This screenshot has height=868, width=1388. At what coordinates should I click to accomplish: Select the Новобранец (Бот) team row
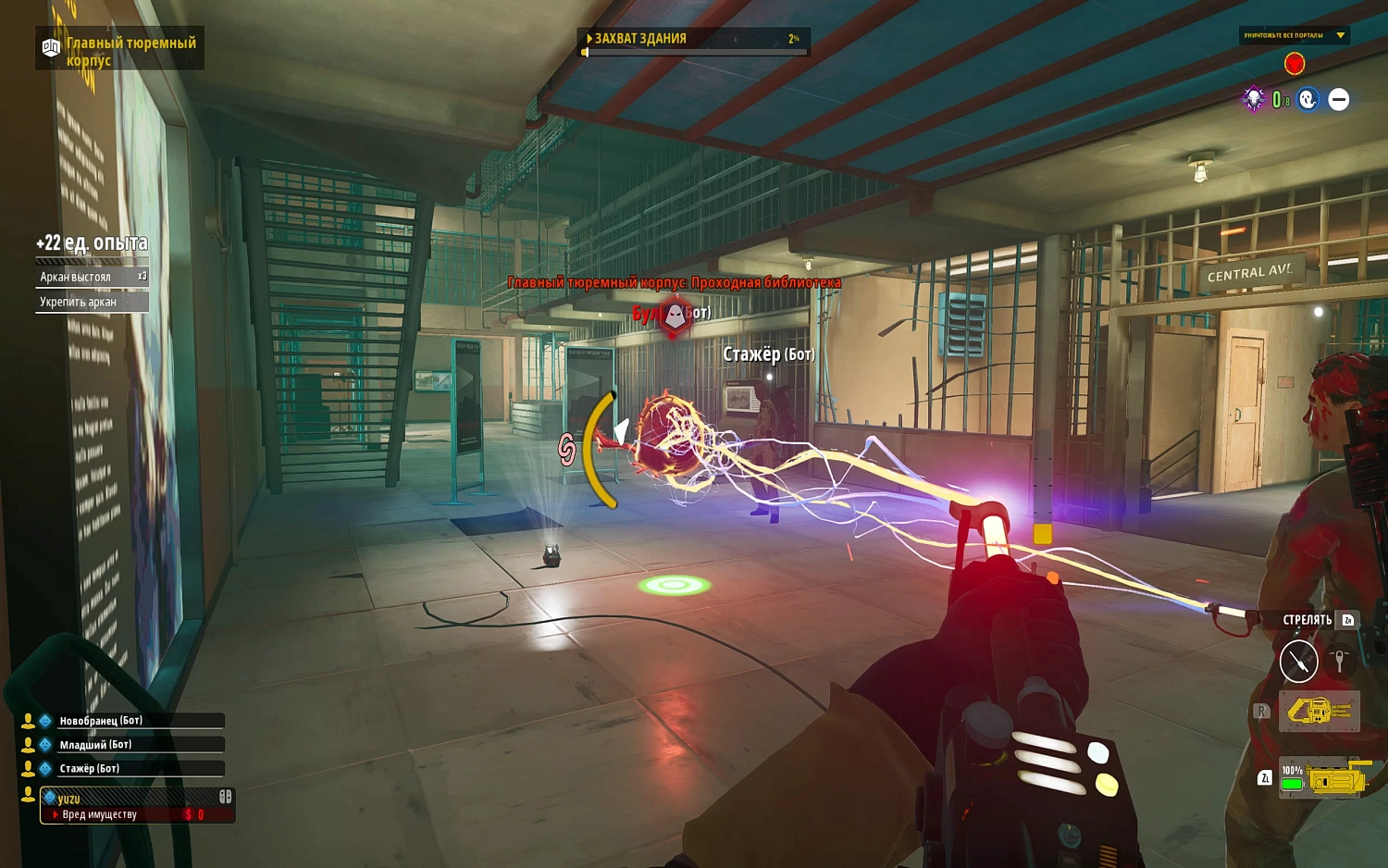pyautogui.click(x=130, y=721)
